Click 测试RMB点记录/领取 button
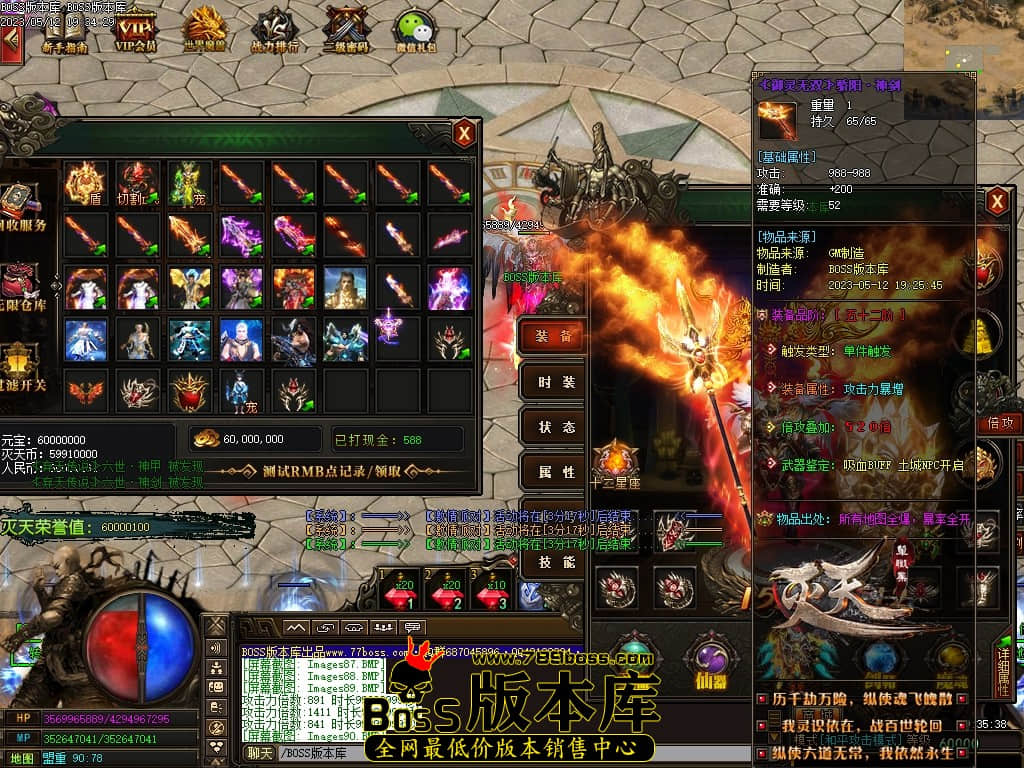 331,471
